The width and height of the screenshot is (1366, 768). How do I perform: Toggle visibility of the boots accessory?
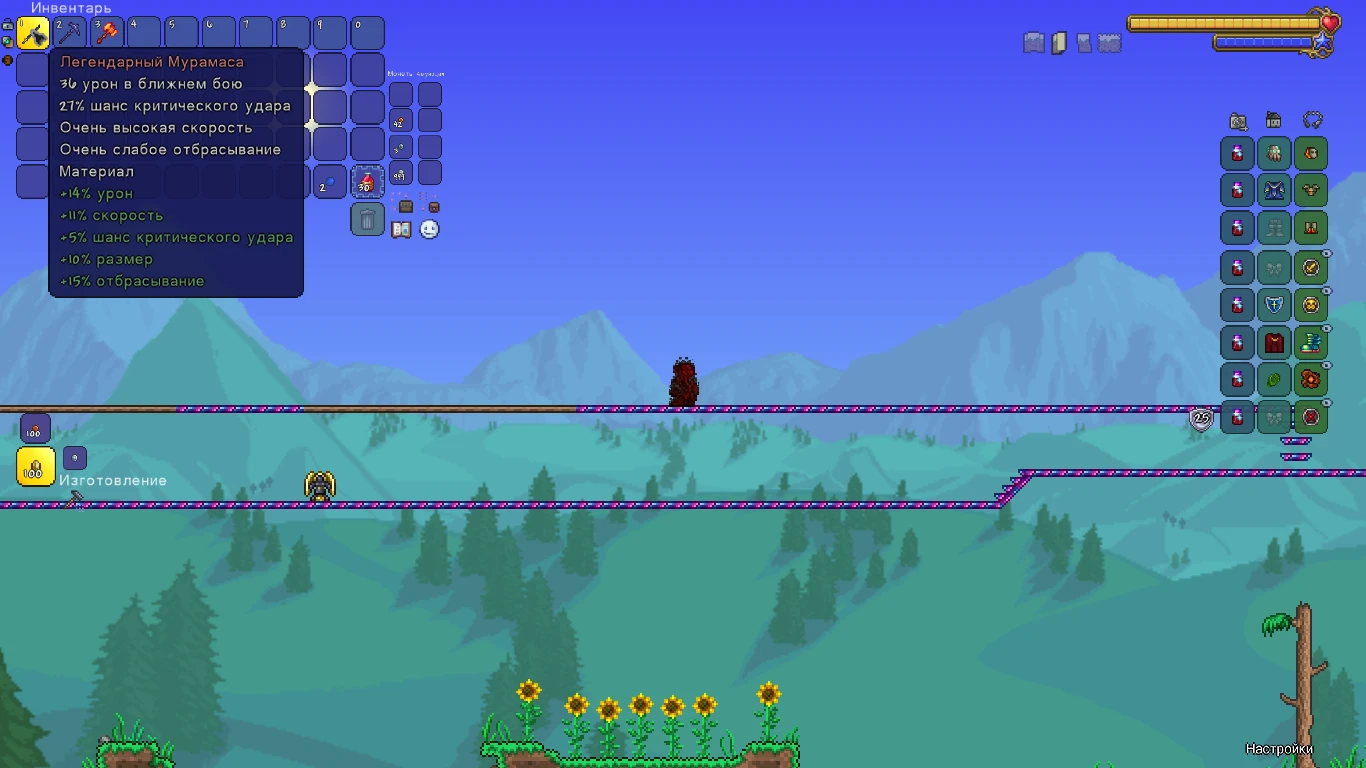tap(1326, 328)
